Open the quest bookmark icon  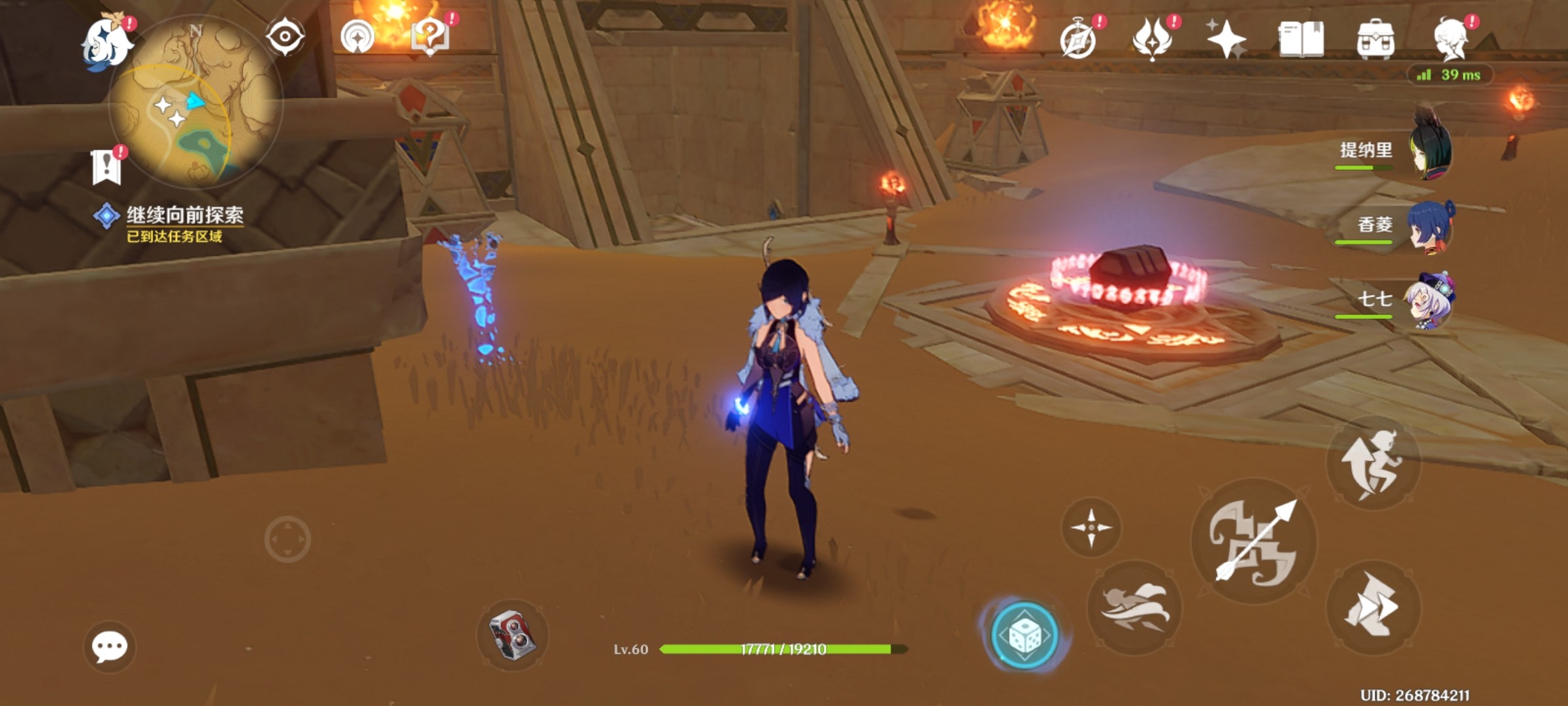click(106, 167)
